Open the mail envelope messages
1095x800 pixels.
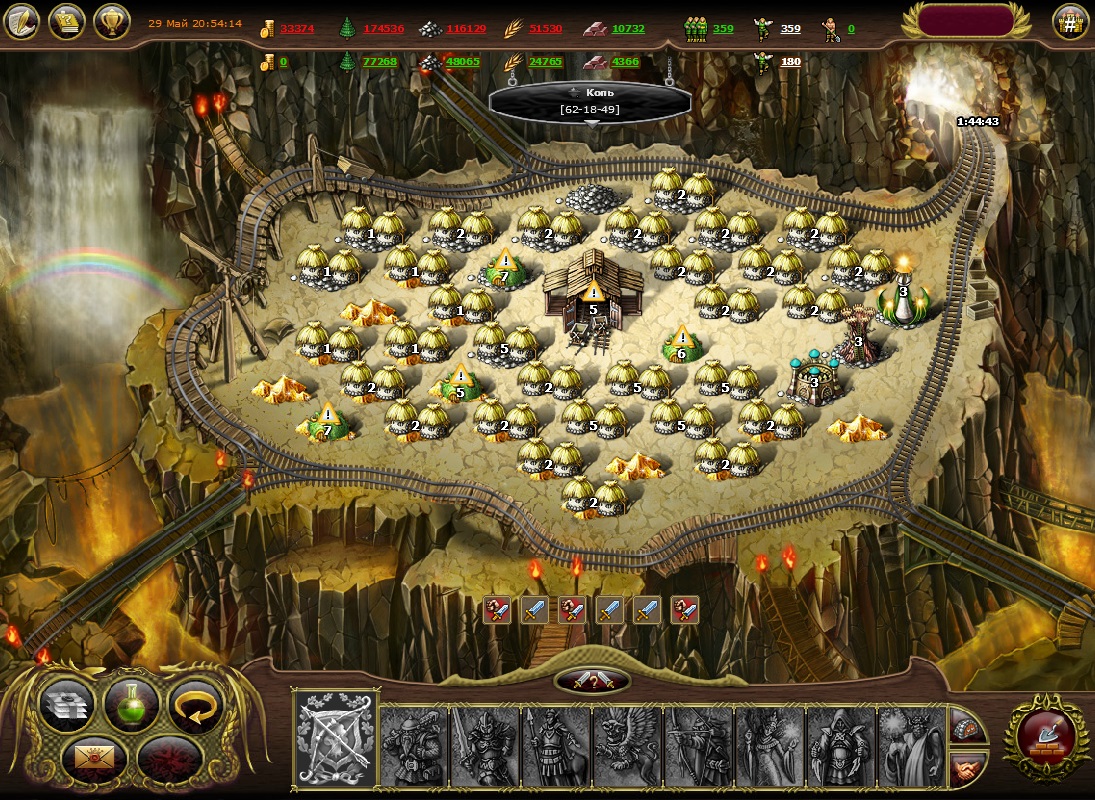click(x=94, y=759)
